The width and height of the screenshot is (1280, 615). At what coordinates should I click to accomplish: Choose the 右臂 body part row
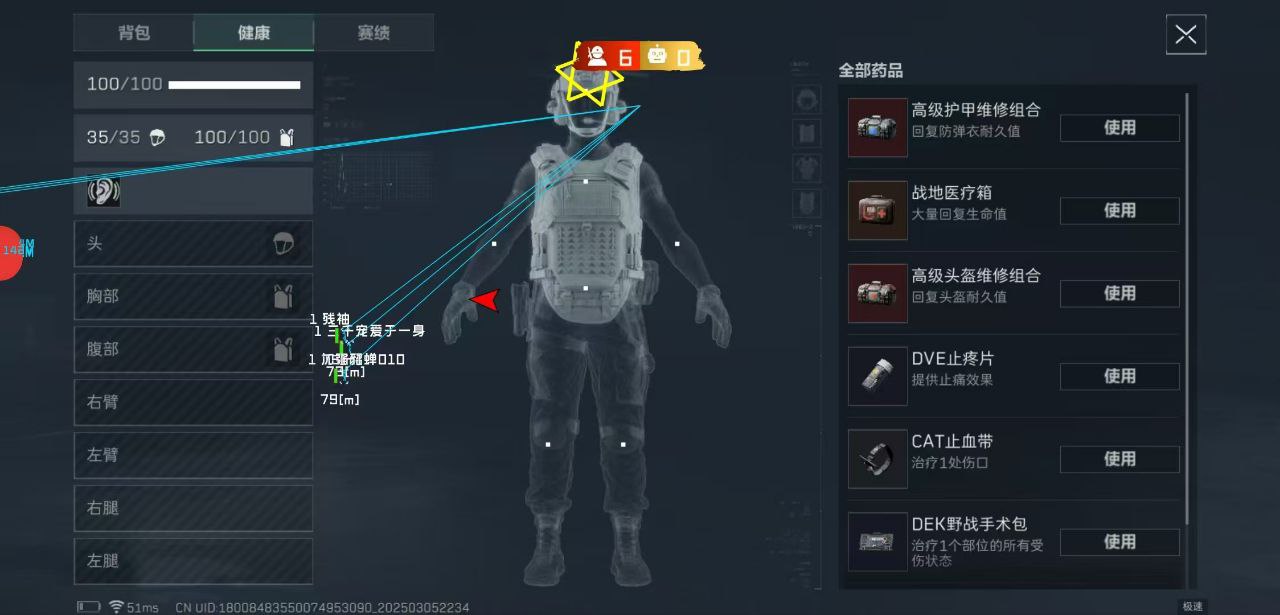click(193, 402)
